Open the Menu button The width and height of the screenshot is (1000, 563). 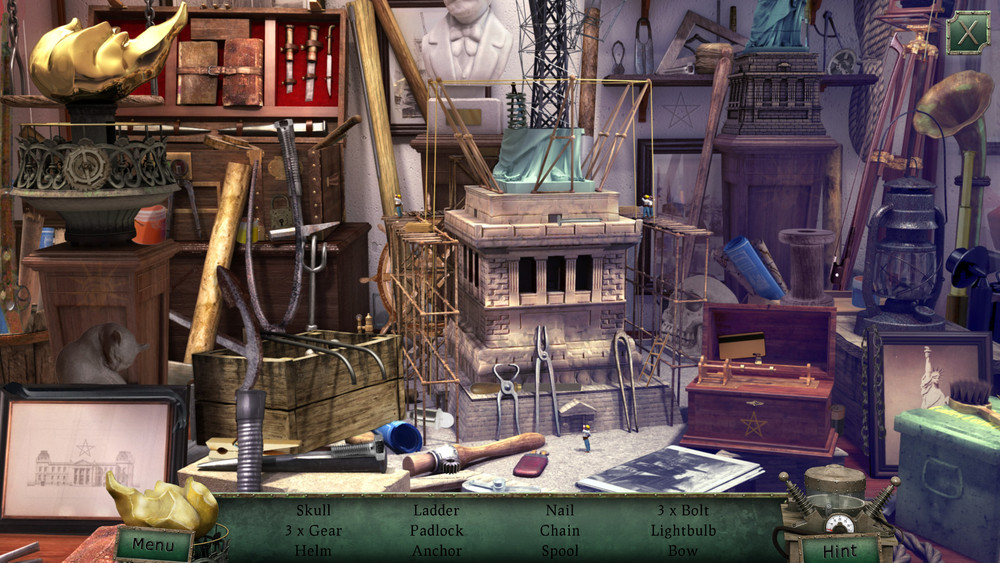coord(153,545)
